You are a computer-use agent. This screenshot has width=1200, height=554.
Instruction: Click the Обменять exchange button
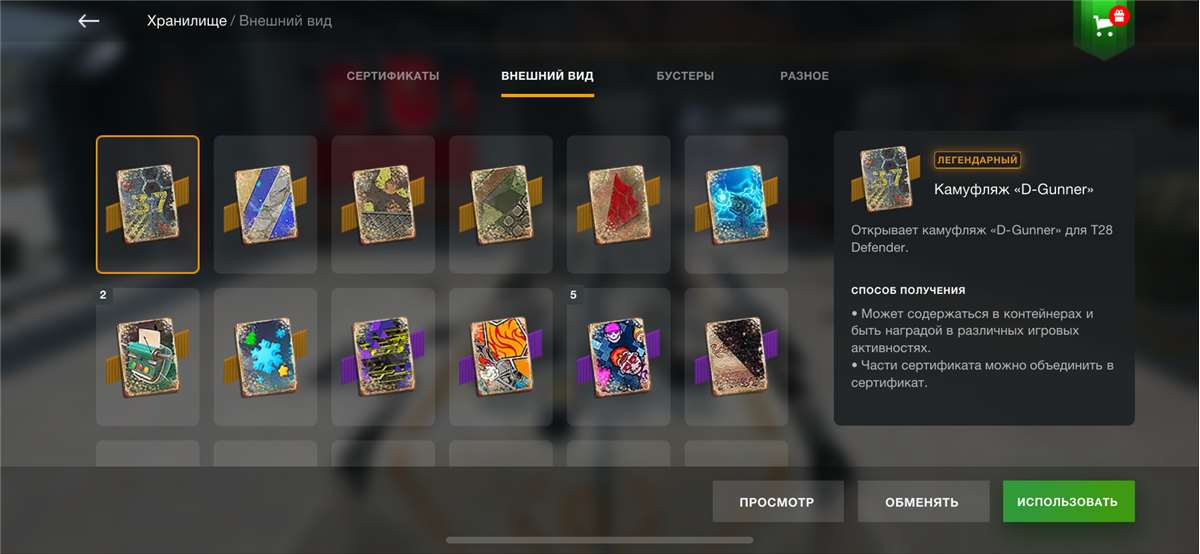pos(922,502)
